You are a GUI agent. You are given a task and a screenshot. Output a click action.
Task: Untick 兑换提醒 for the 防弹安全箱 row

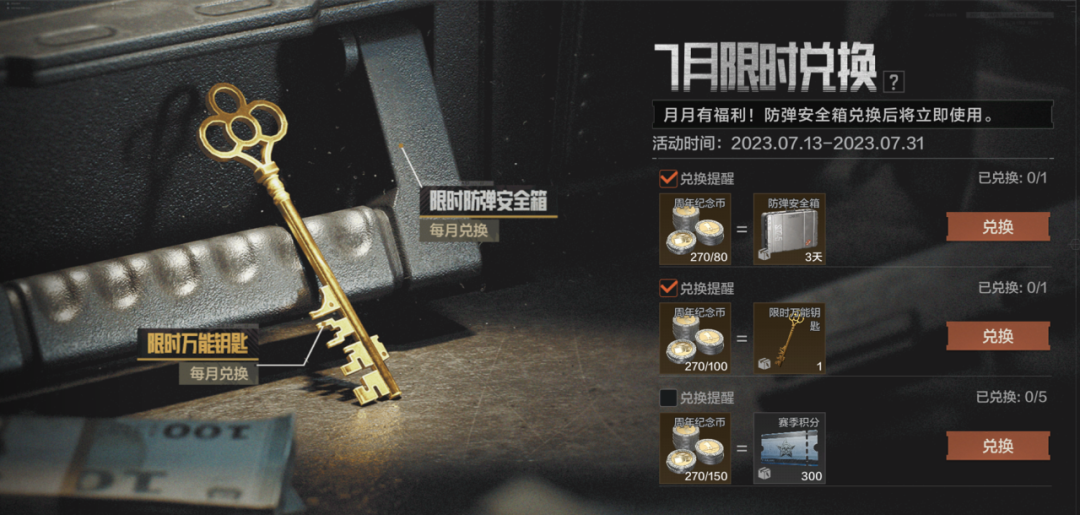pos(668,179)
